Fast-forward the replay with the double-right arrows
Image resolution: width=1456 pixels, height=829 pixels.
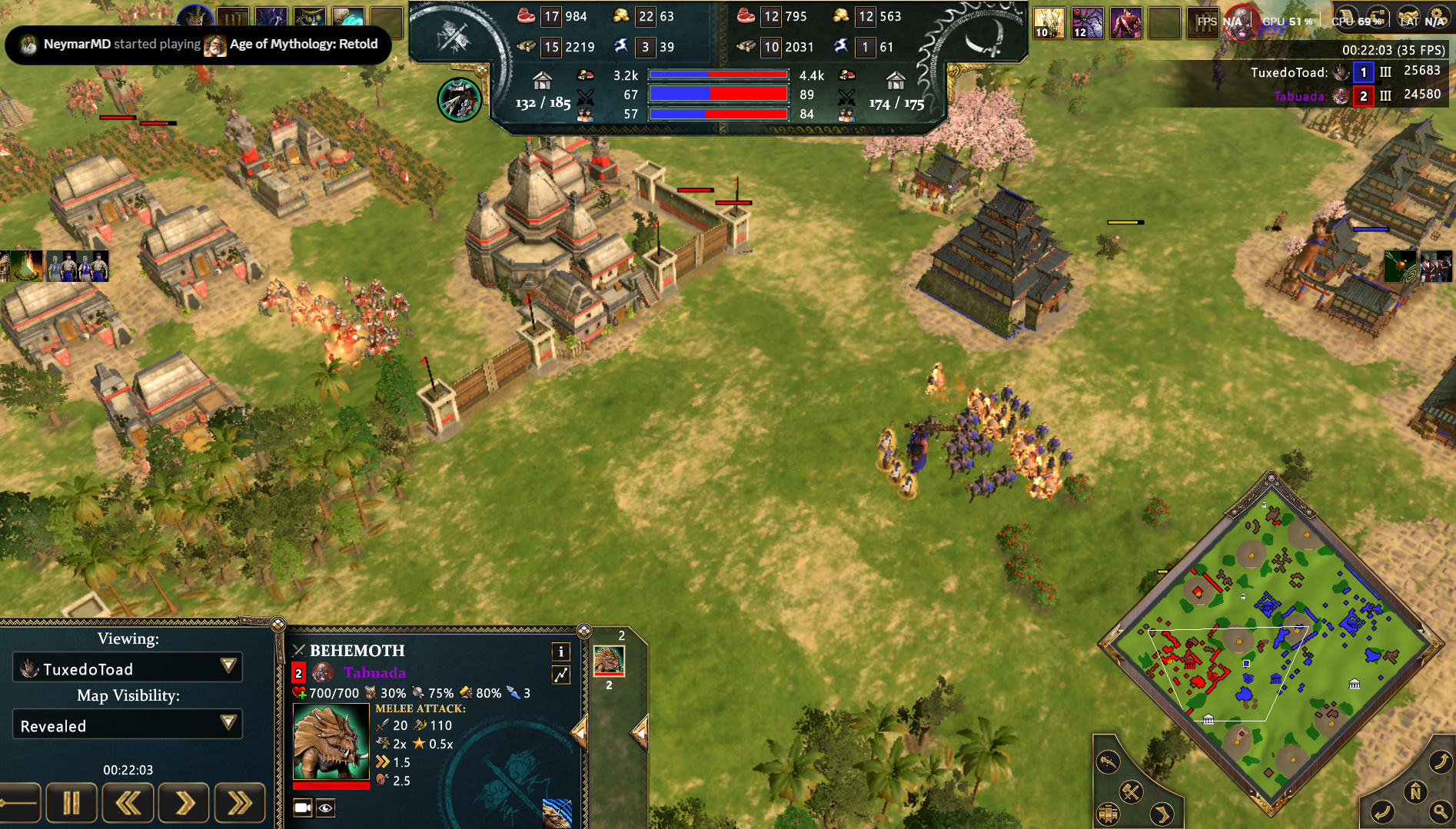pos(240,804)
